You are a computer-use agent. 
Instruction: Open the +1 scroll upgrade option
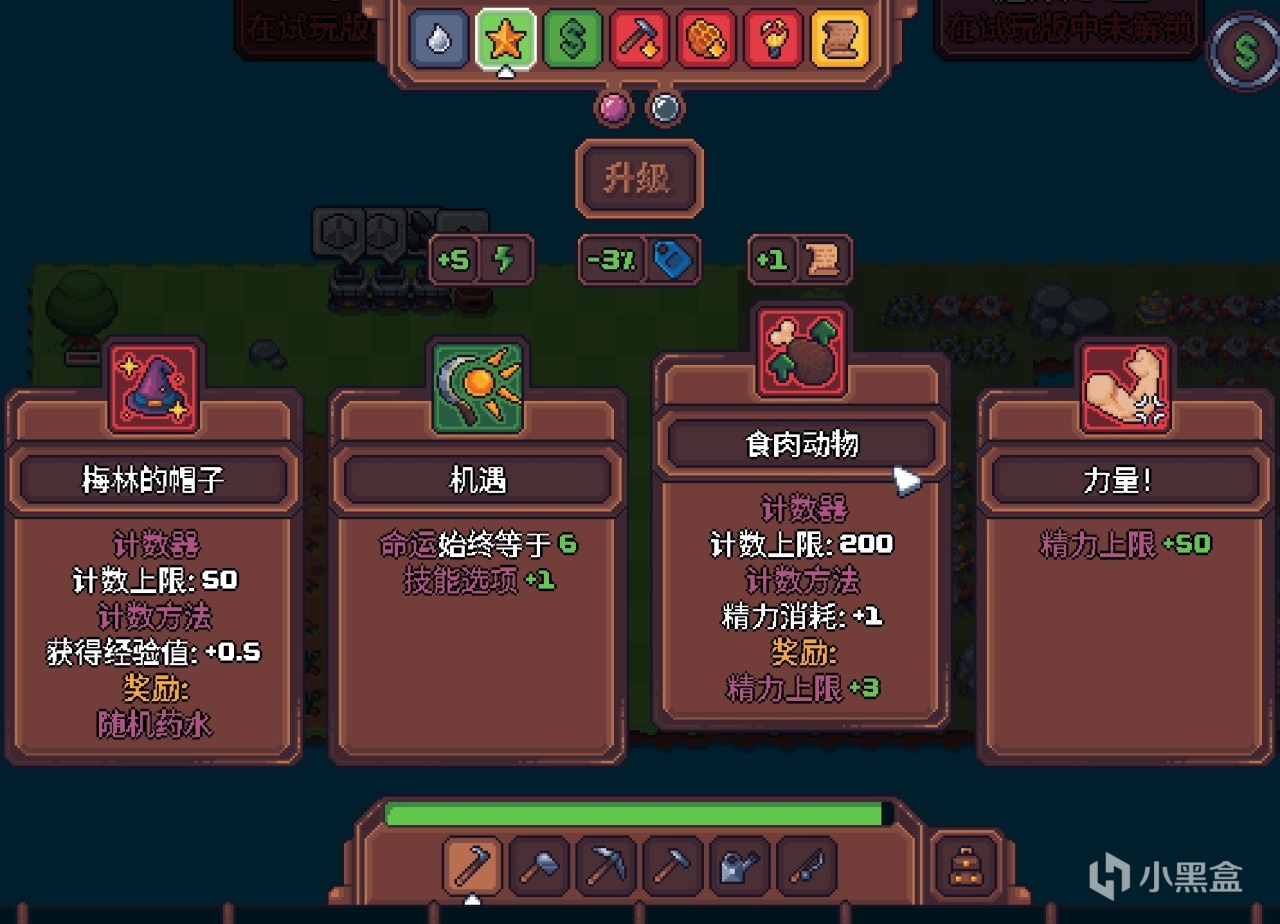click(799, 258)
